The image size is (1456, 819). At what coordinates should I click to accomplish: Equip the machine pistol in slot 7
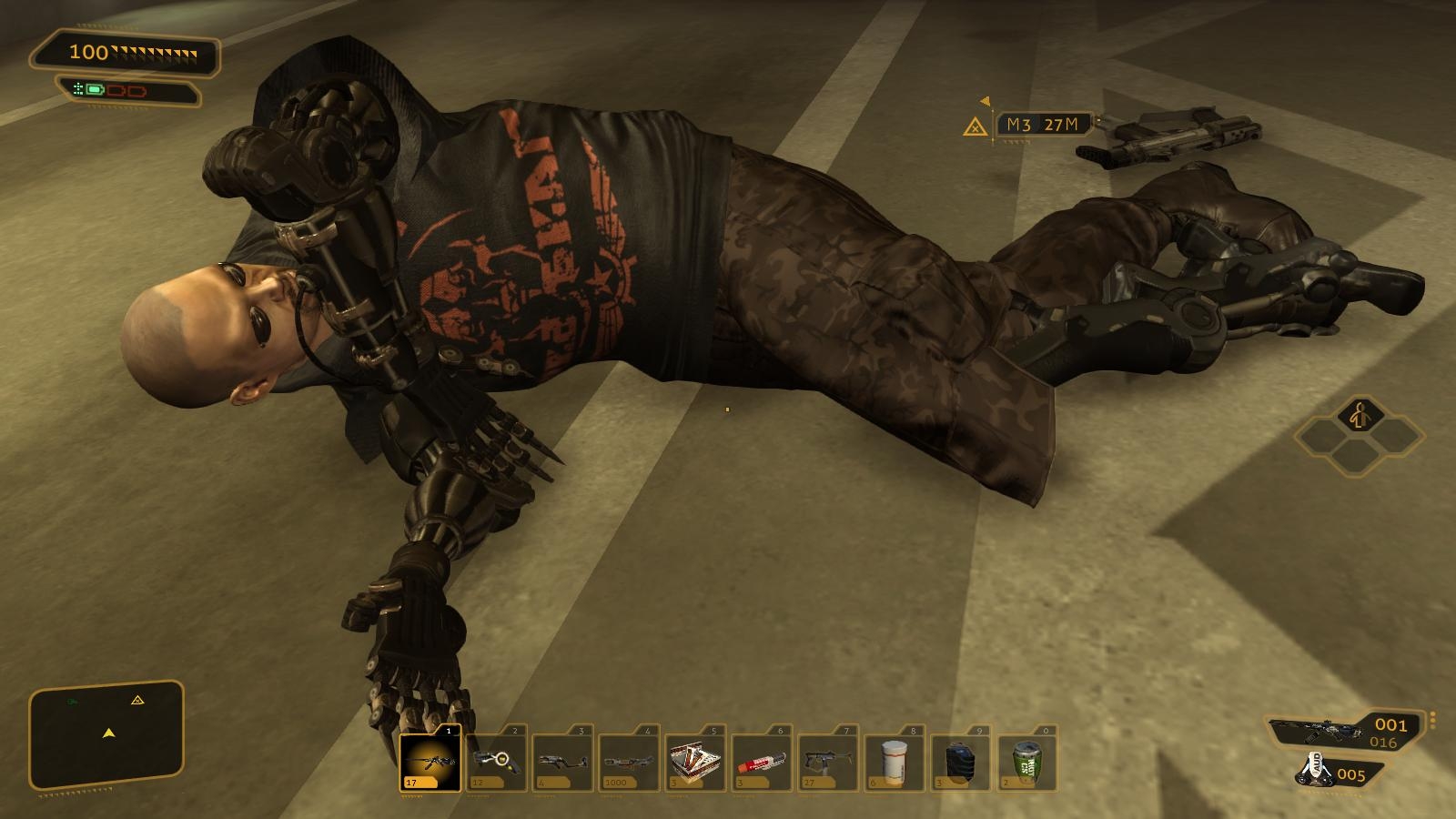828,759
